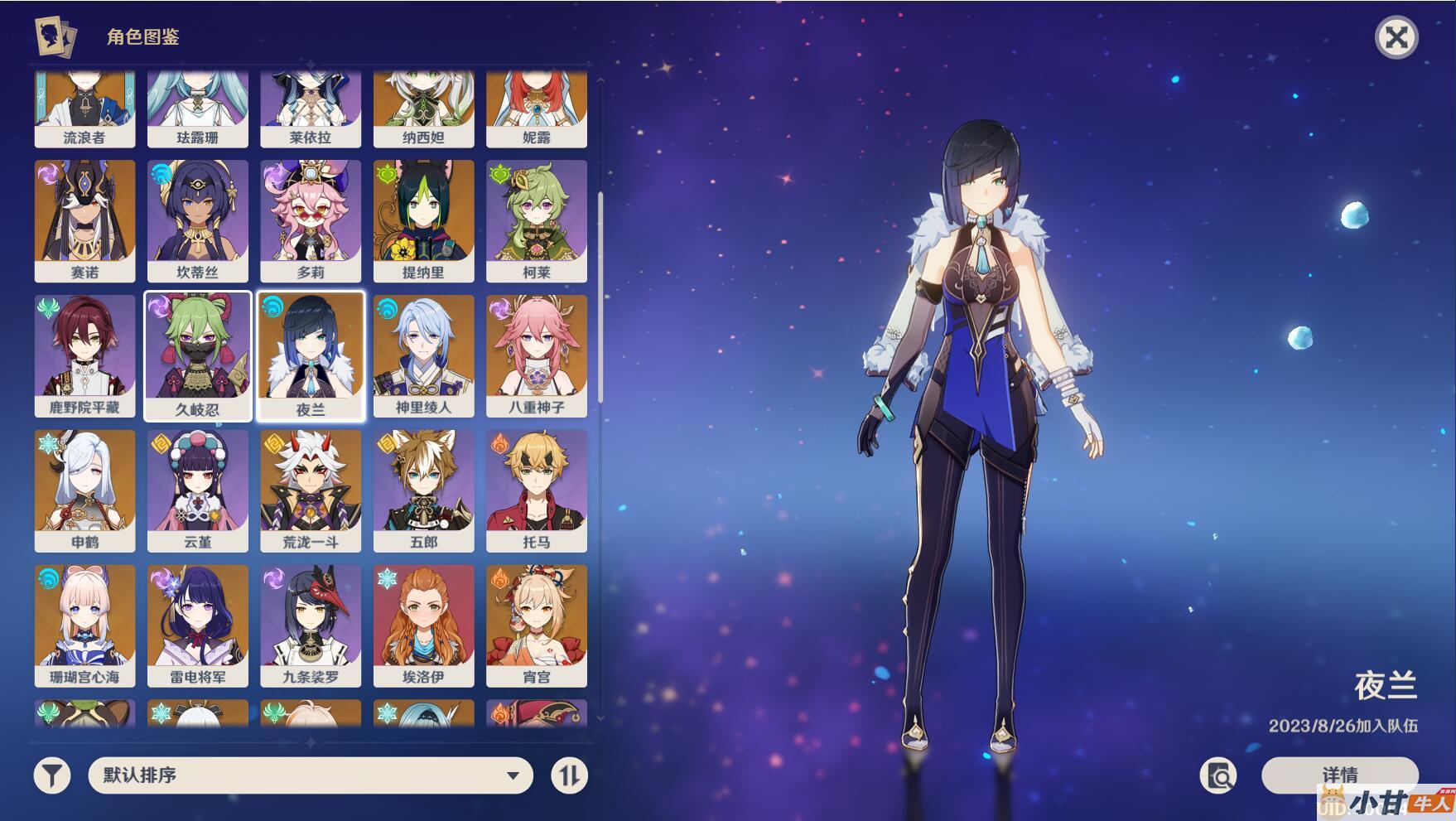The height and width of the screenshot is (821, 1456).
Task: Click the funnel filter button
Action: click(x=52, y=776)
